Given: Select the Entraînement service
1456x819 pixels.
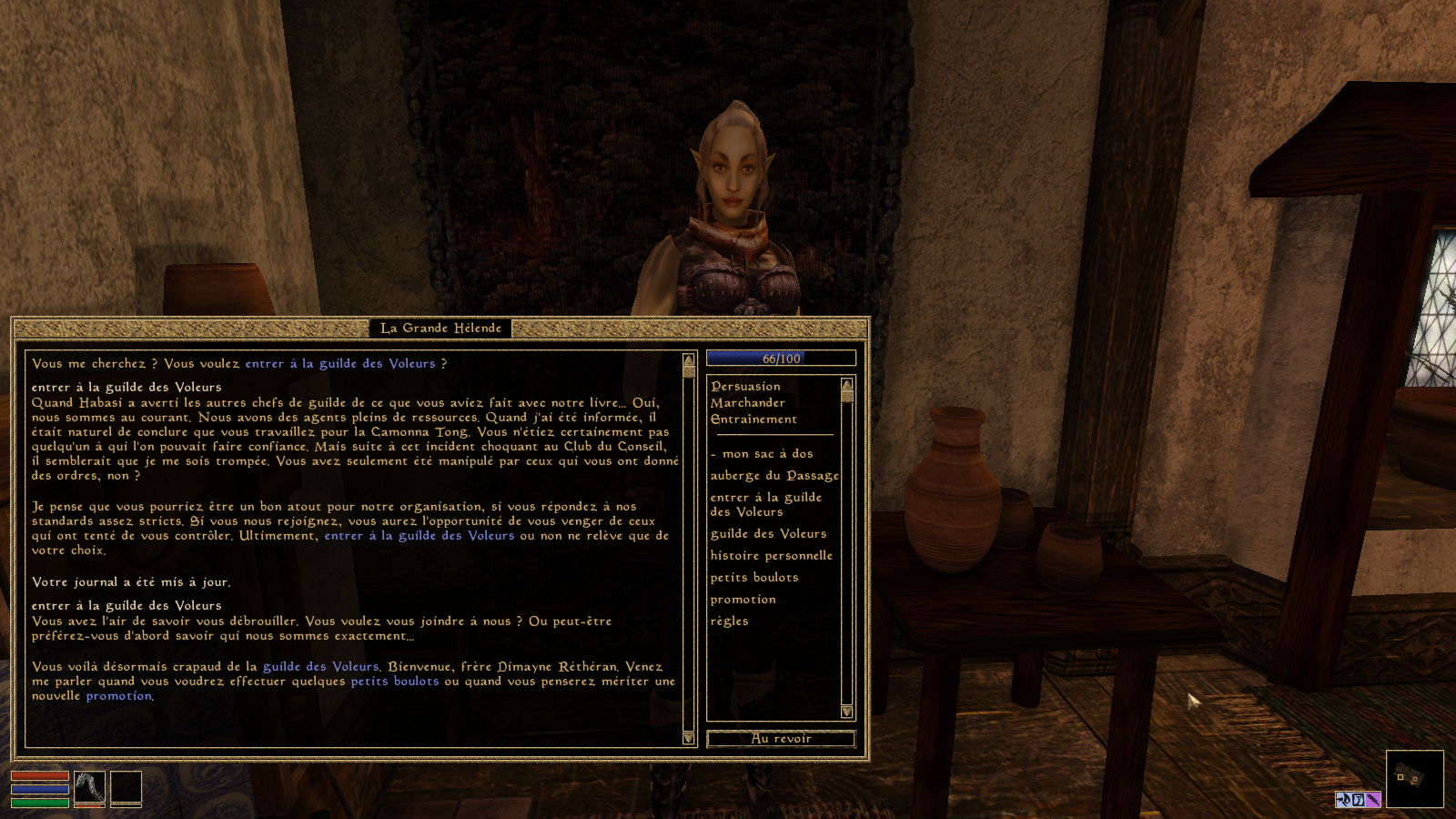Looking at the screenshot, I should [753, 420].
